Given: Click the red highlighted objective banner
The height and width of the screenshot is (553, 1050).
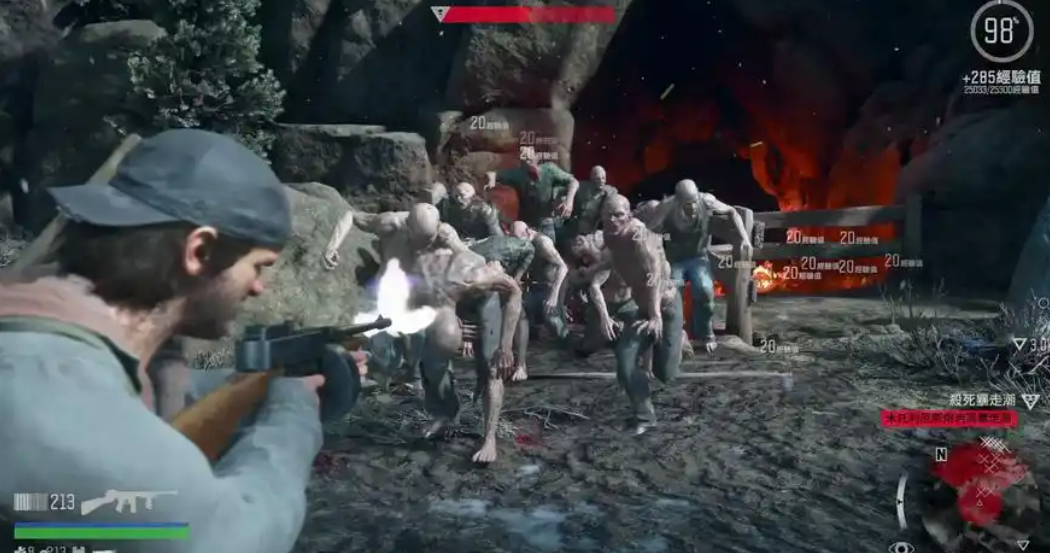Looking at the screenshot, I should pyautogui.click(x=949, y=419).
